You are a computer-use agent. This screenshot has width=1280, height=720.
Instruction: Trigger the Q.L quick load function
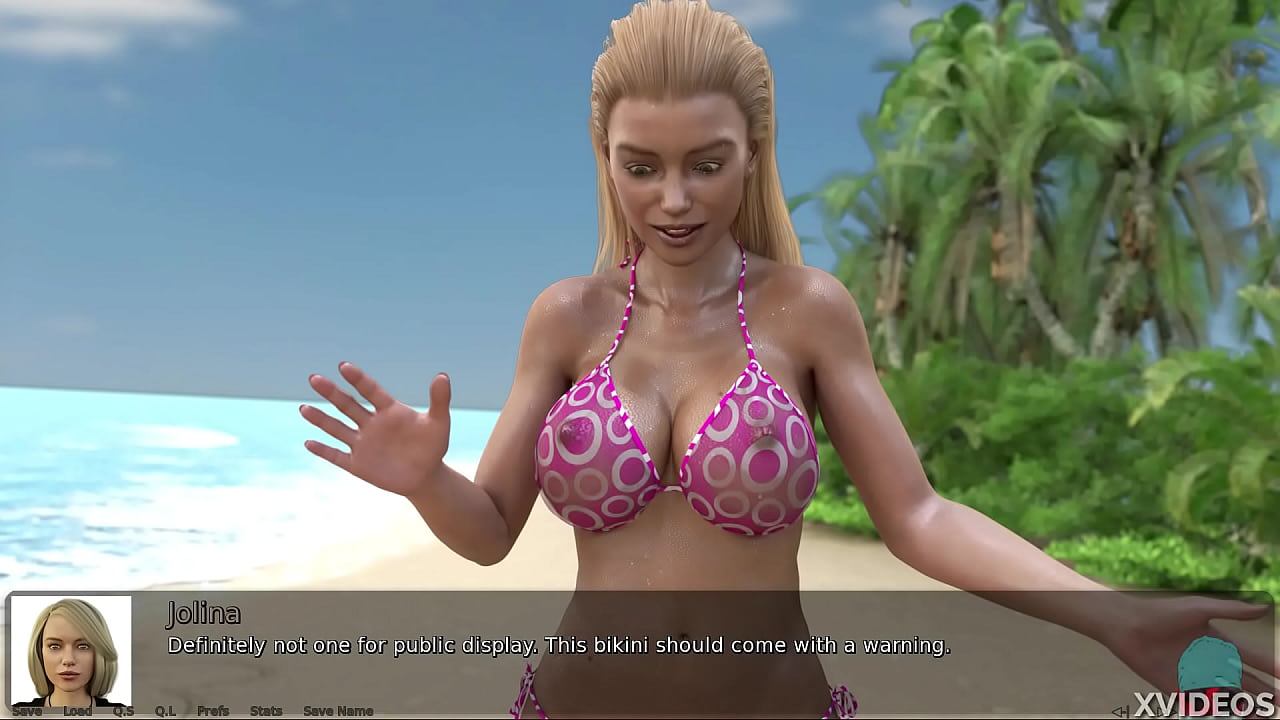(164, 710)
